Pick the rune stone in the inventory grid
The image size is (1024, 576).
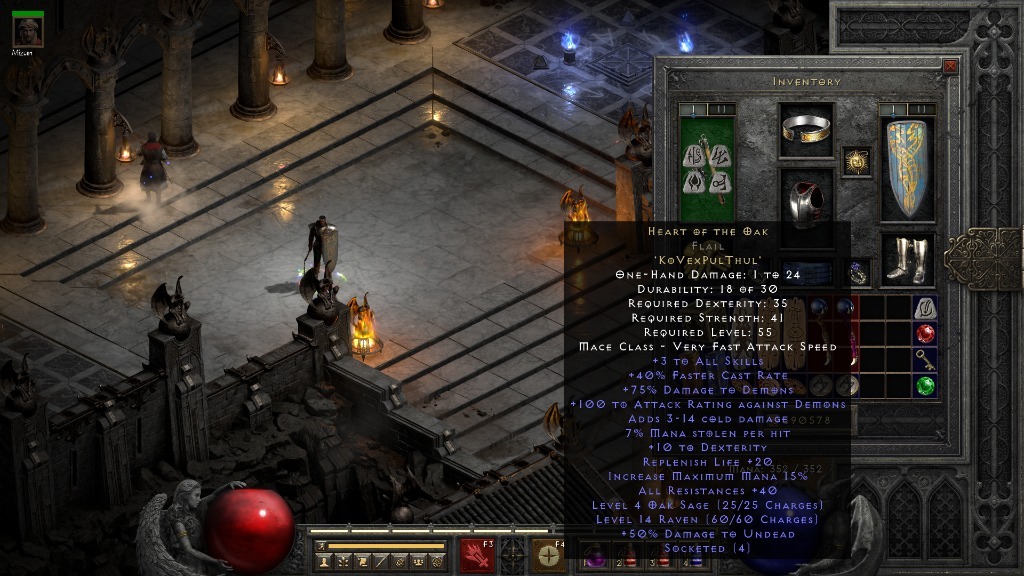coord(925,308)
